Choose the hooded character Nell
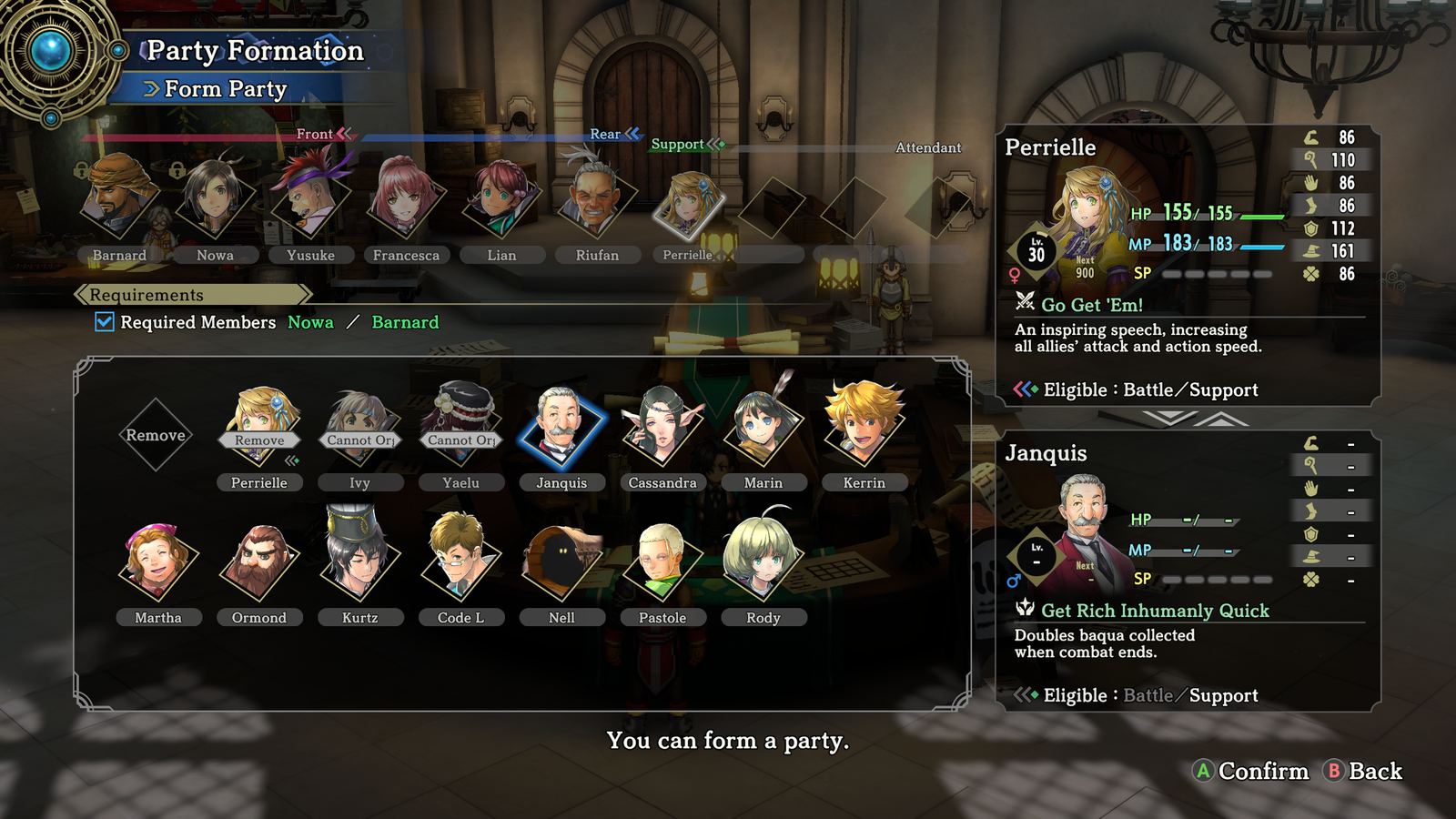This screenshot has height=819, width=1456. 561,564
